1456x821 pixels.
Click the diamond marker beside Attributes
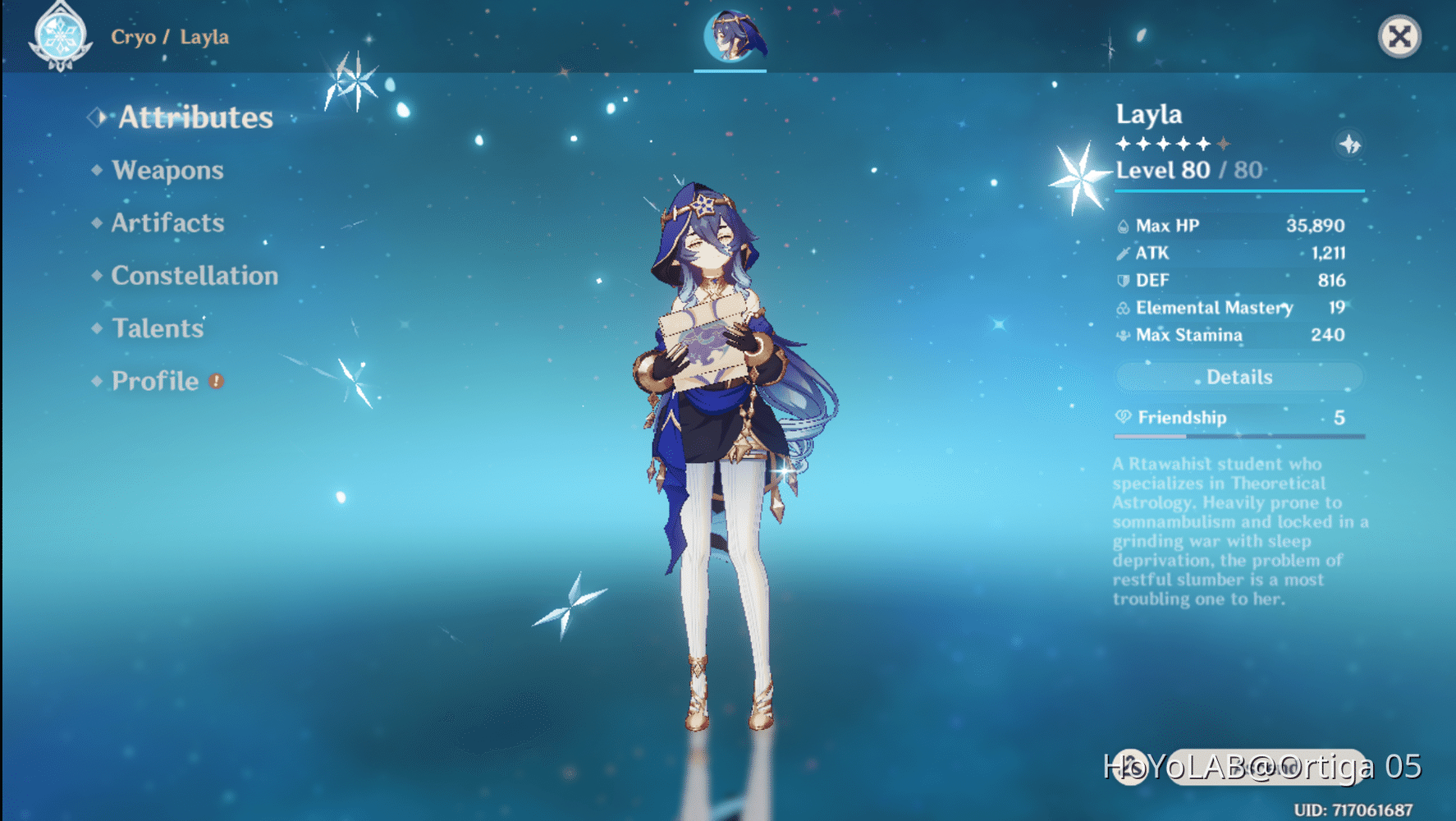pos(98,117)
